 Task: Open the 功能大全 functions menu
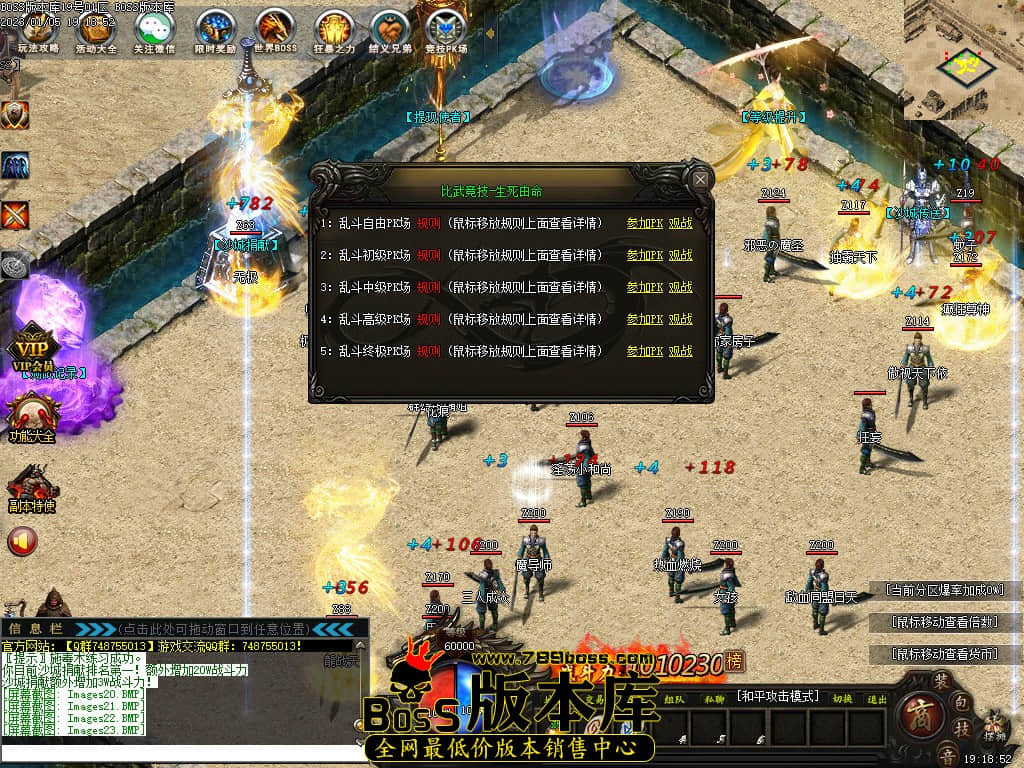point(32,415)
